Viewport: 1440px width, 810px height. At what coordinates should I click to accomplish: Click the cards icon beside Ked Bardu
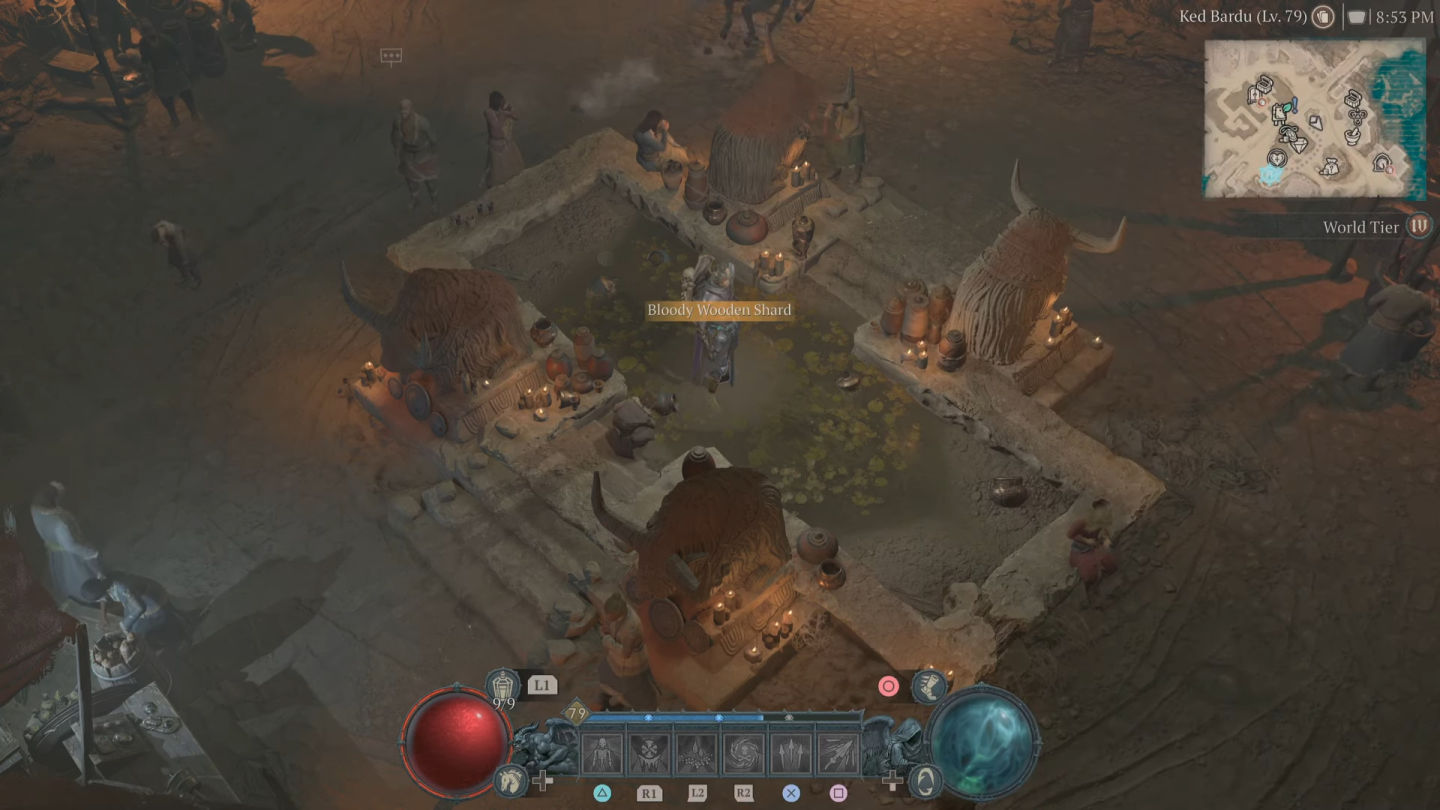(x=1323, y=17)
